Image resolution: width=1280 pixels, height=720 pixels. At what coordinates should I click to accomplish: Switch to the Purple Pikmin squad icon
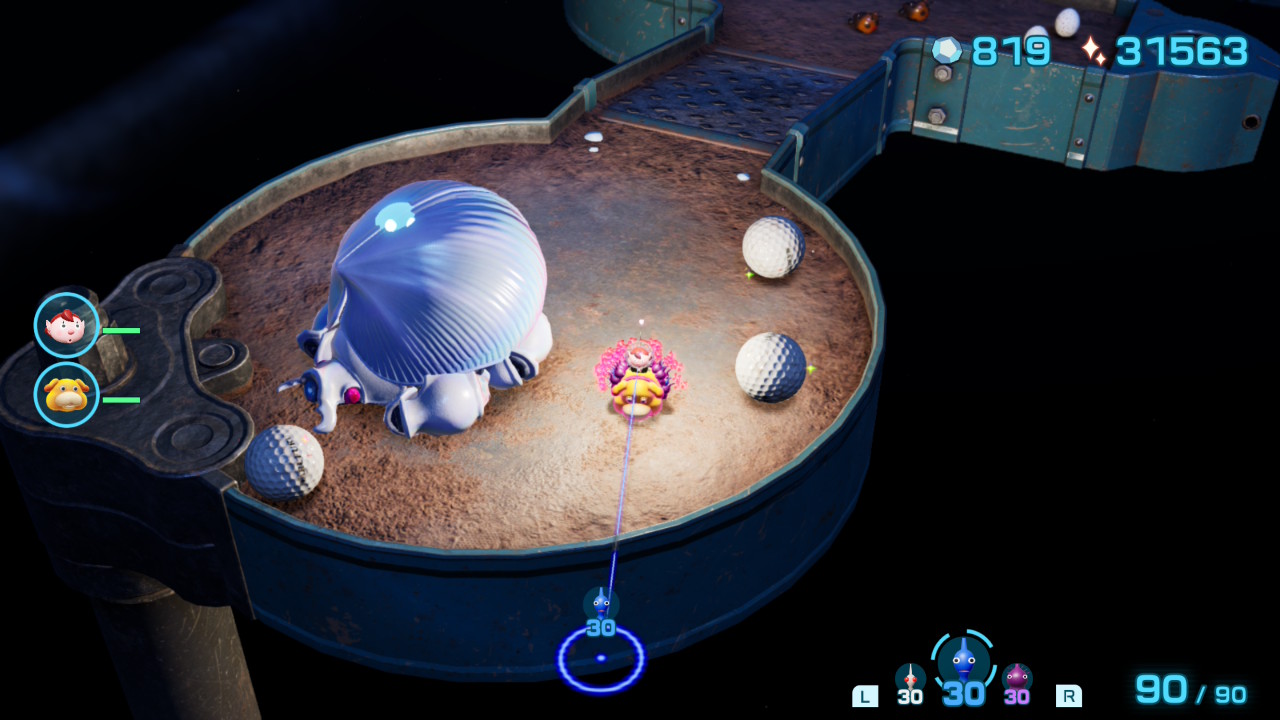click(1017, 678)
